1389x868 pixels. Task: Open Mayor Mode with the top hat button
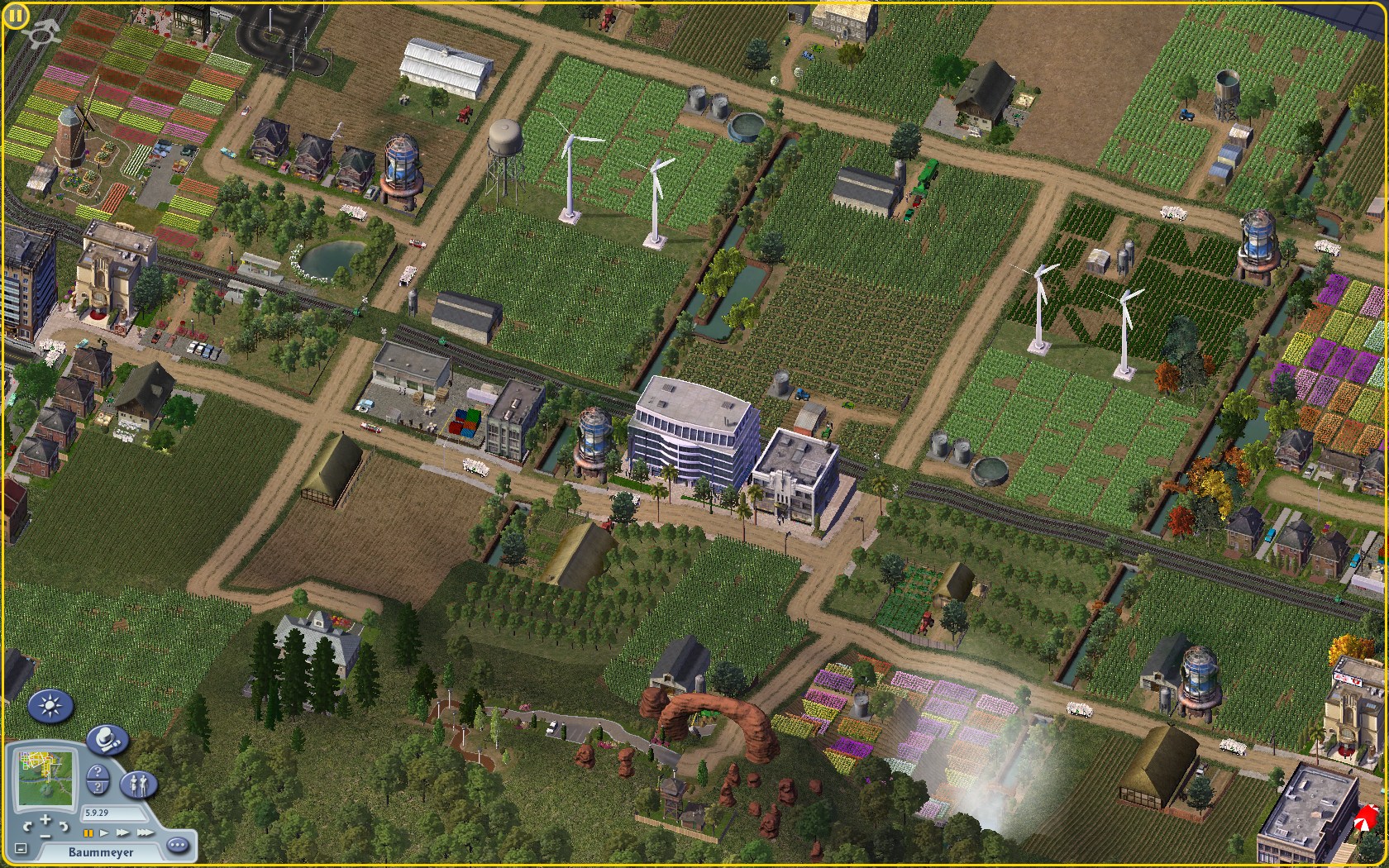coord(107,740)
